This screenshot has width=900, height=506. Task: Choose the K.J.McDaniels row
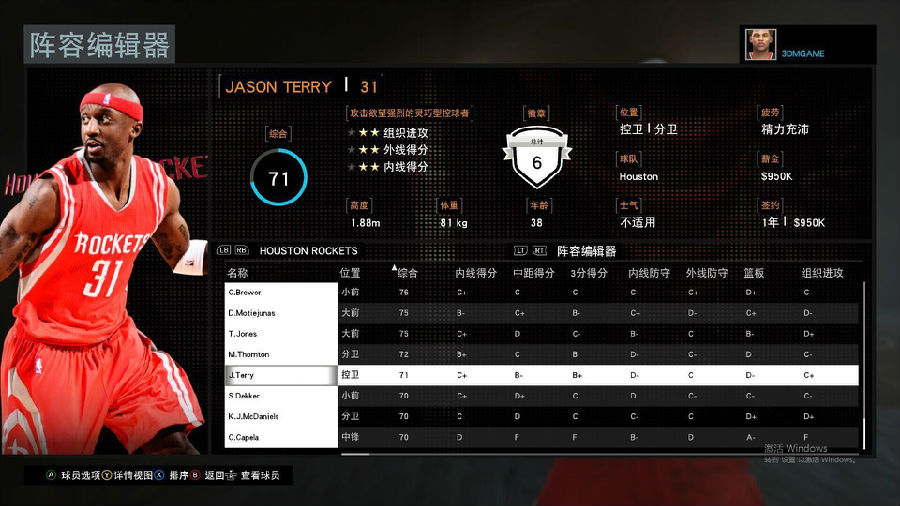click(281, 416)
